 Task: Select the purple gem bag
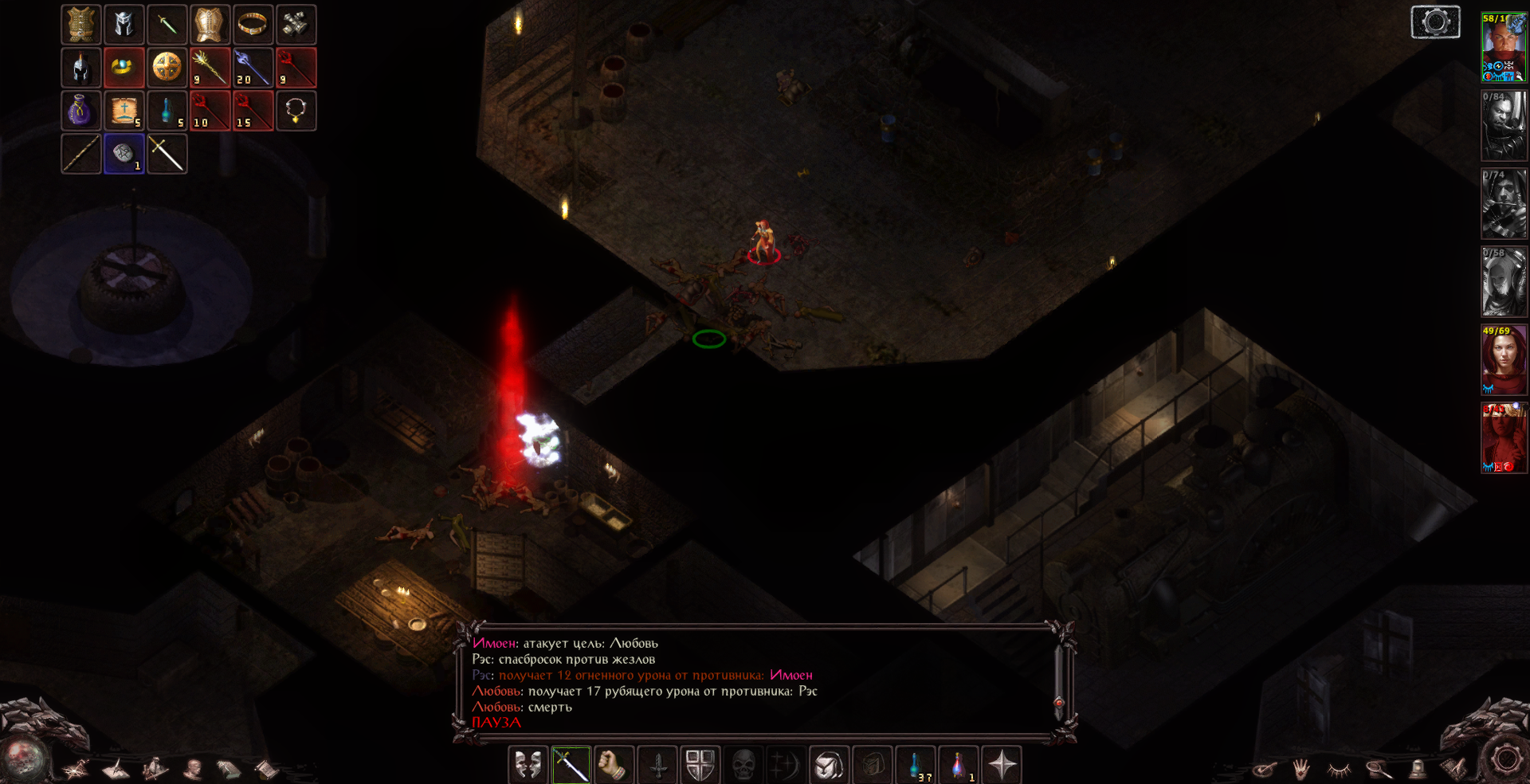click(81, 111)
